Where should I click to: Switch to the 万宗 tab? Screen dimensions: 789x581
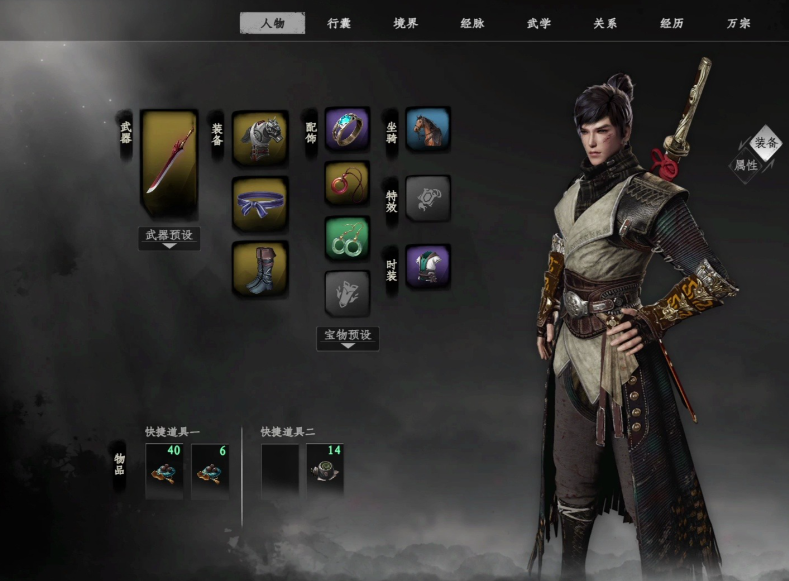(739, 23)
